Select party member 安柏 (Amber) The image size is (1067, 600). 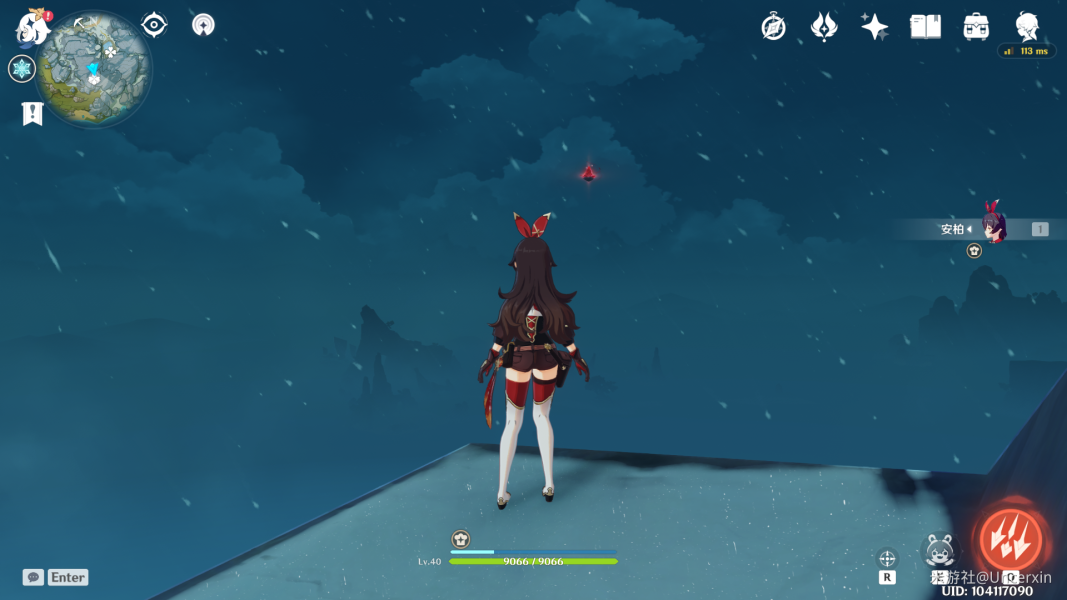(992, 229)
